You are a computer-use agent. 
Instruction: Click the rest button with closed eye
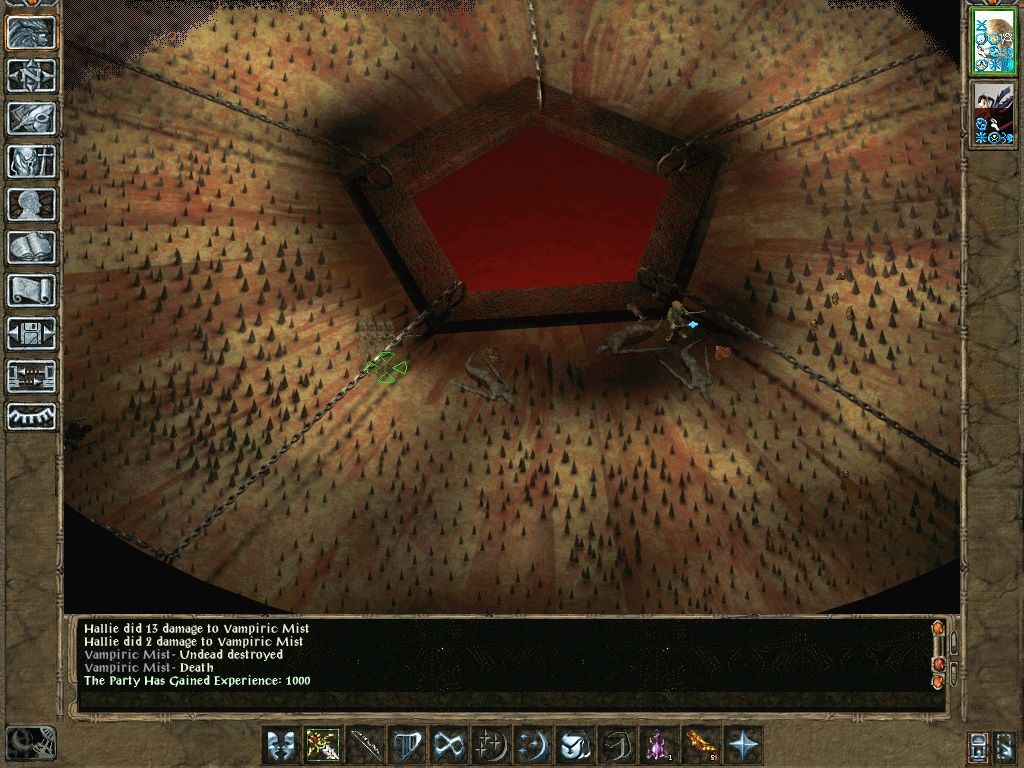click(31, 417)
